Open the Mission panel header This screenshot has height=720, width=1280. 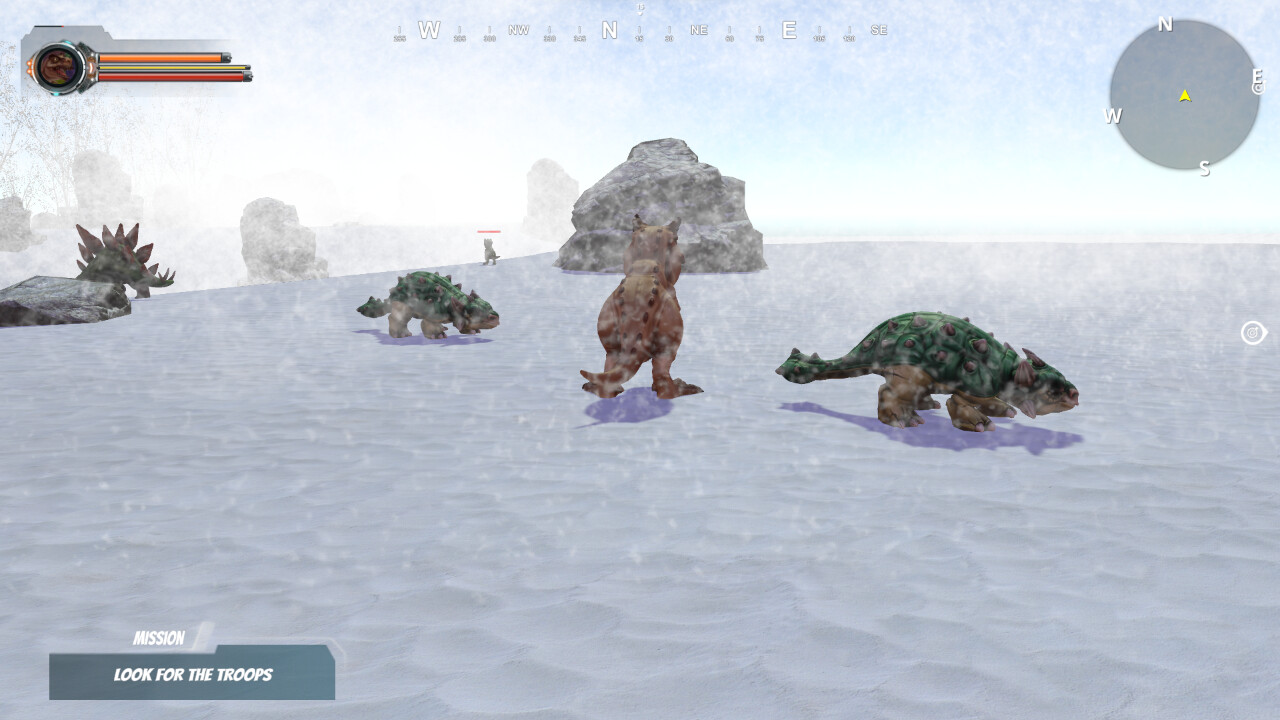pyautogui.click(x=160, y=638)
